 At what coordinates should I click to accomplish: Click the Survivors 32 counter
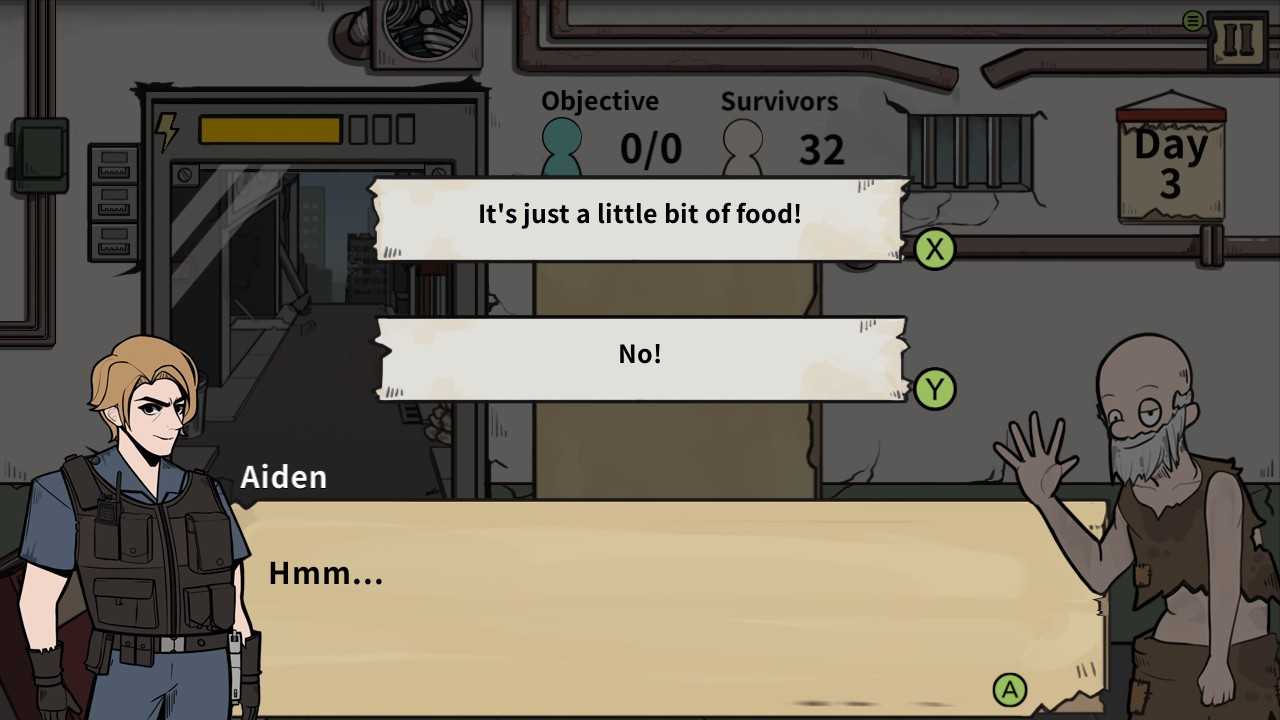click(x=822, y=150)
